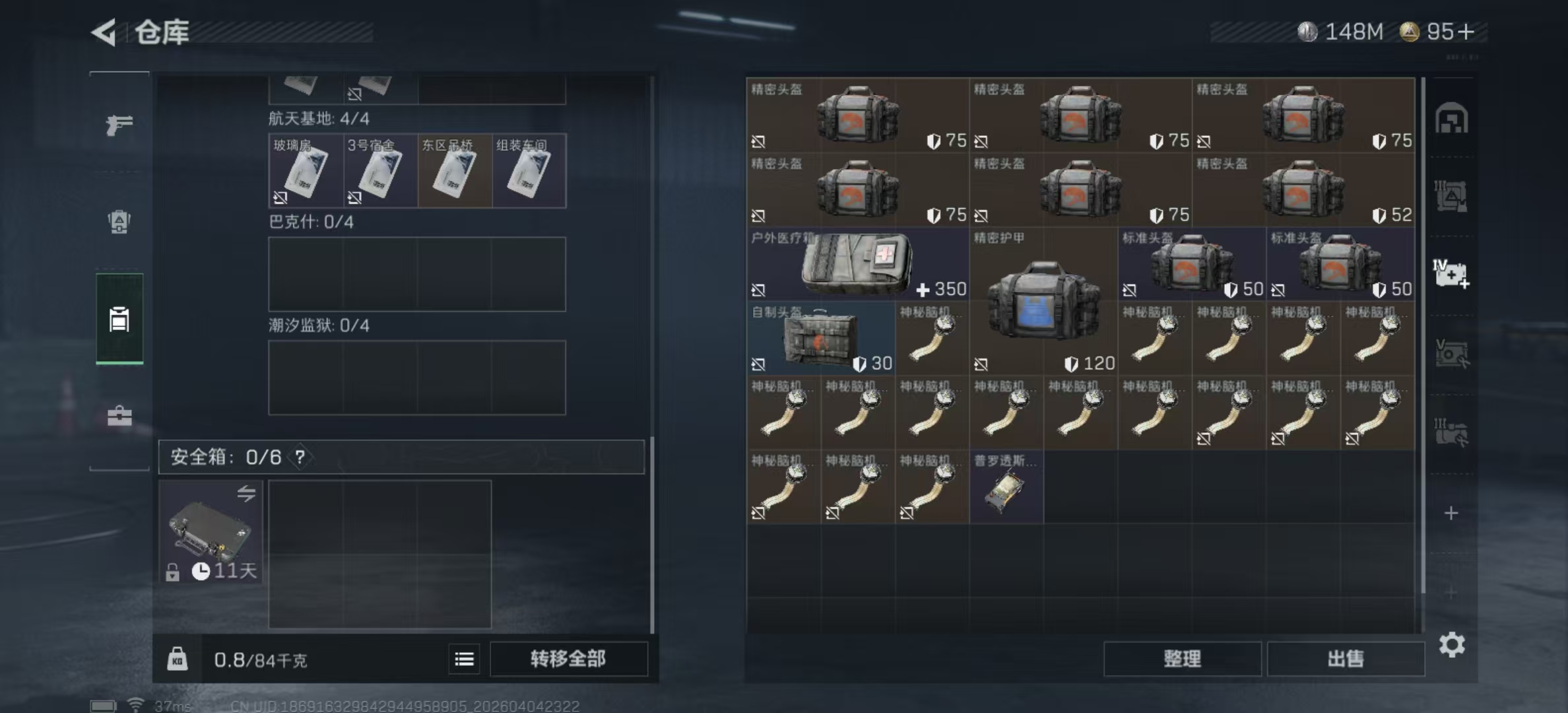Toggle the list view icon
The height and width of the screenshot is (713, 1568).
coord(464,659)
